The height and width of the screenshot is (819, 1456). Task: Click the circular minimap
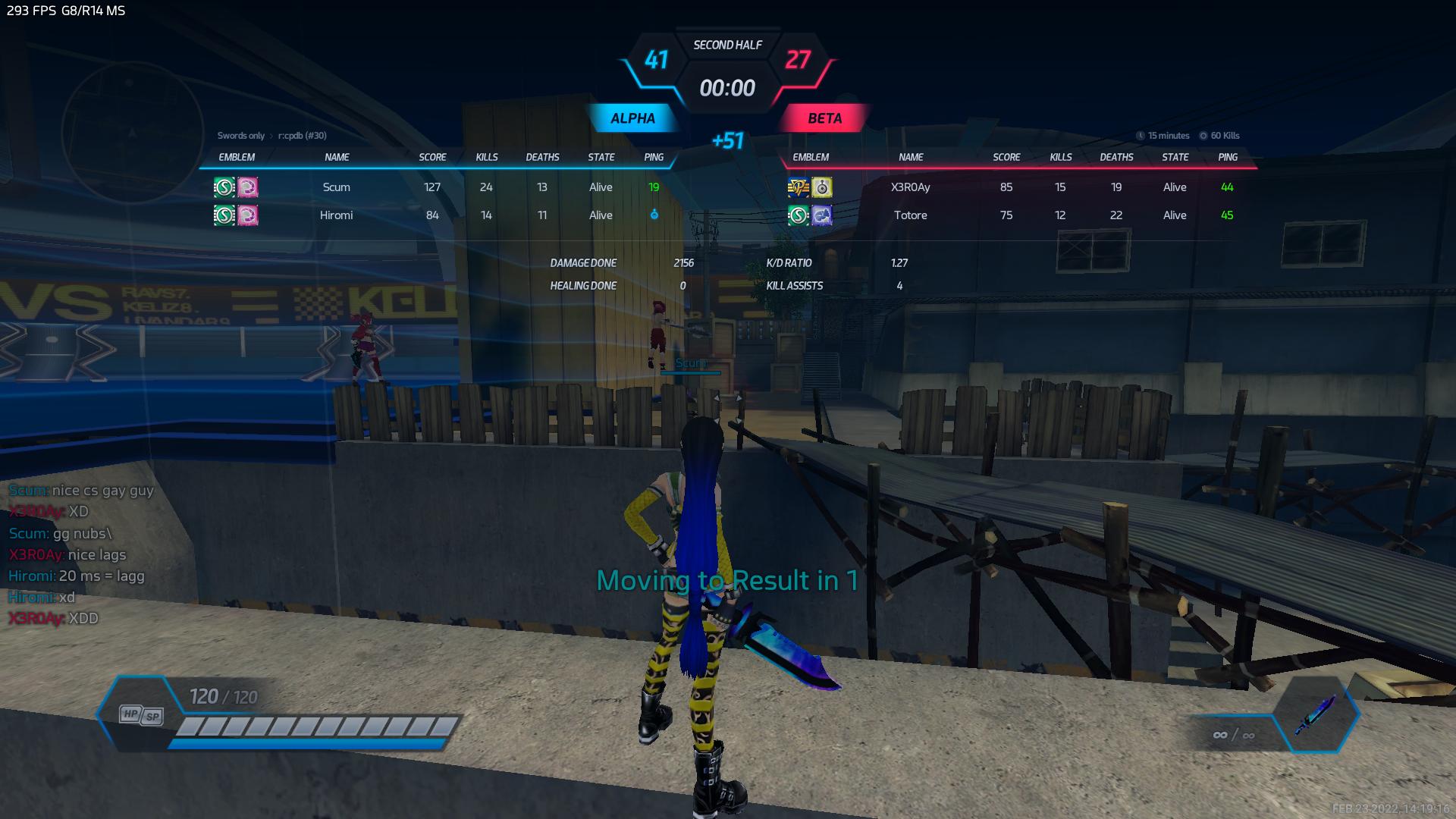coord(132,133)
